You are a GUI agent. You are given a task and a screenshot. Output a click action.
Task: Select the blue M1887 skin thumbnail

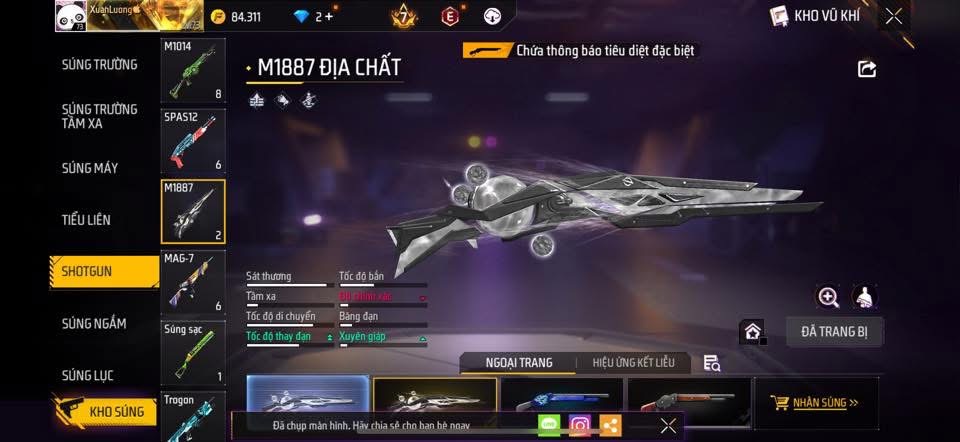(x=561, y=398)
